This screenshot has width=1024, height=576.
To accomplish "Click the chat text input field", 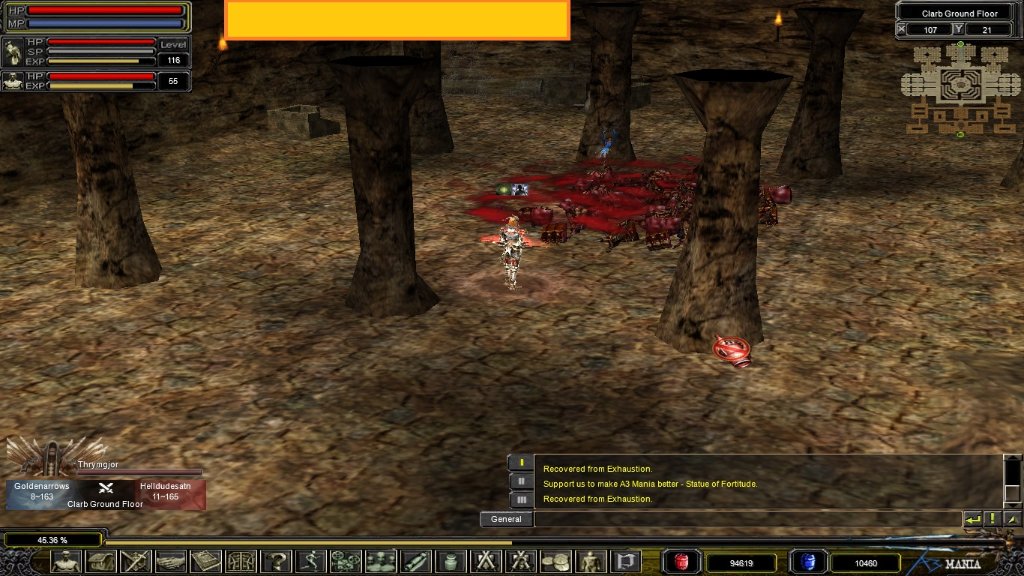I will [746, 519].
